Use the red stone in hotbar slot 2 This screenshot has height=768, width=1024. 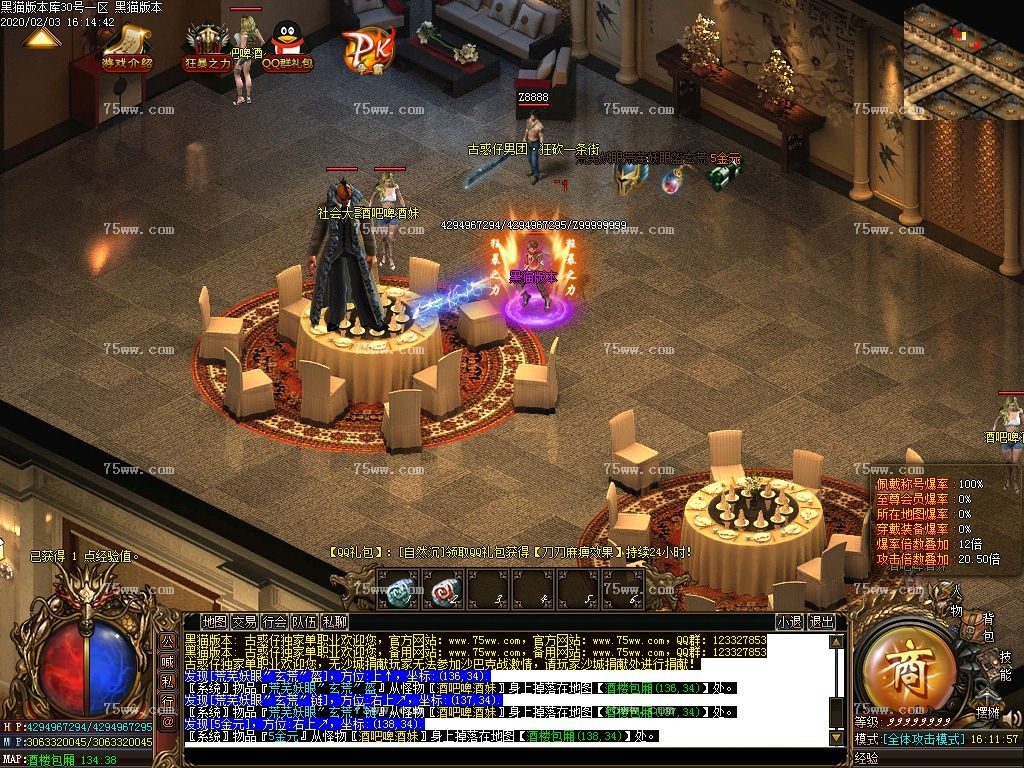pyautogui.click(x=443, y=590)
